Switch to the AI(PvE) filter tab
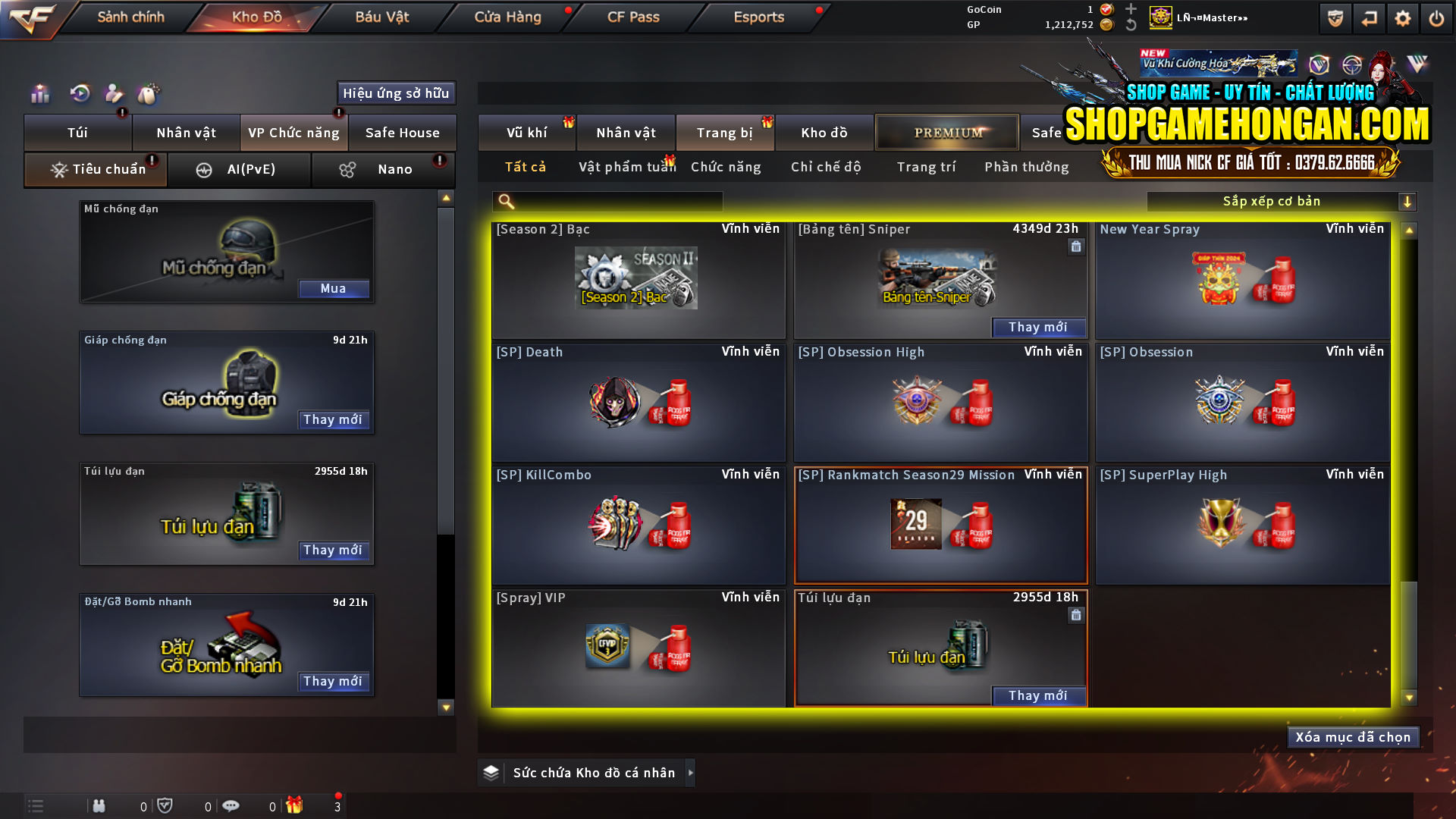 (240, 169)
